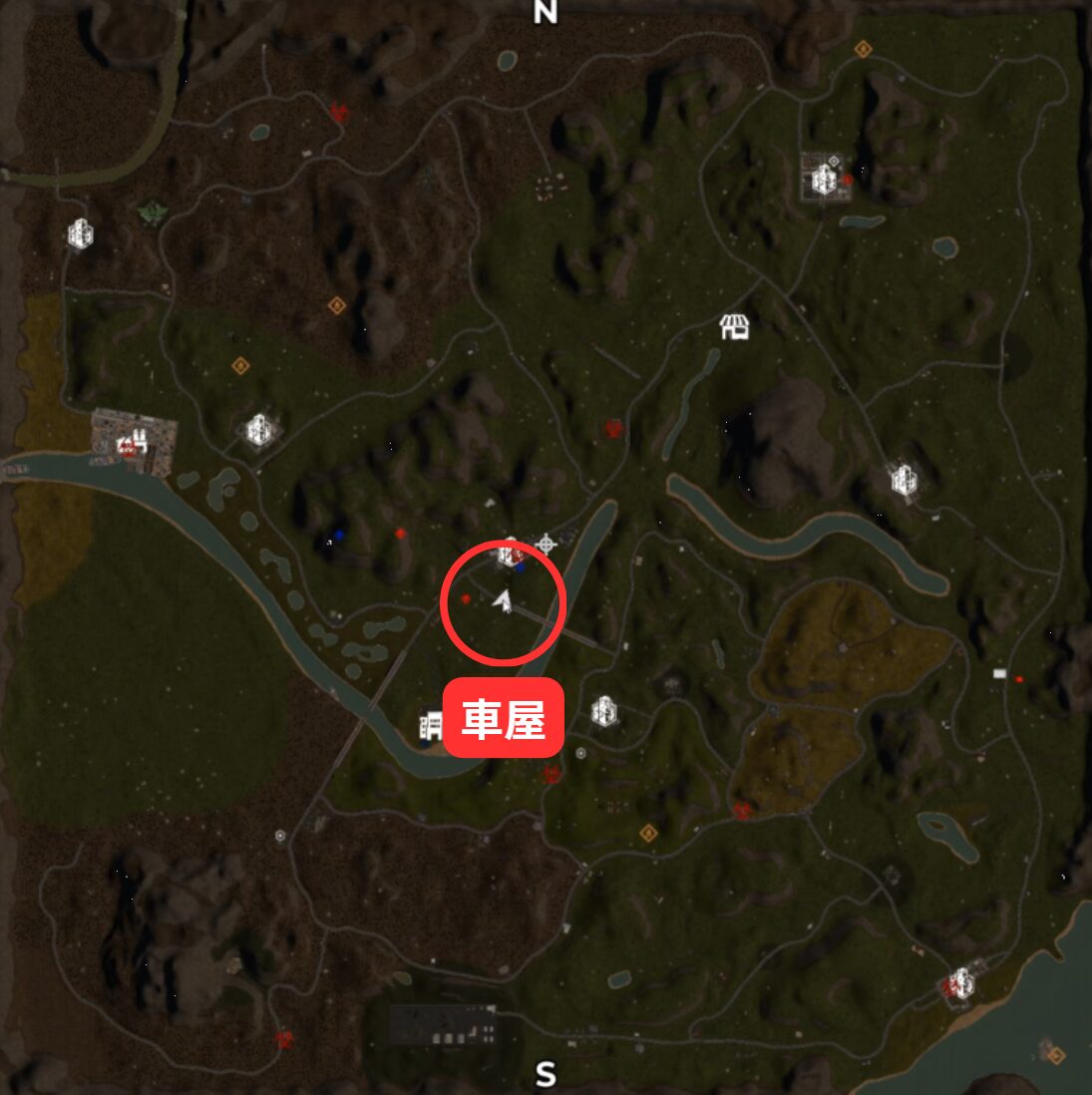The image size is (1092, 1095).
Task: Select the trader shop stall map marker
Action: pos(734,326)
